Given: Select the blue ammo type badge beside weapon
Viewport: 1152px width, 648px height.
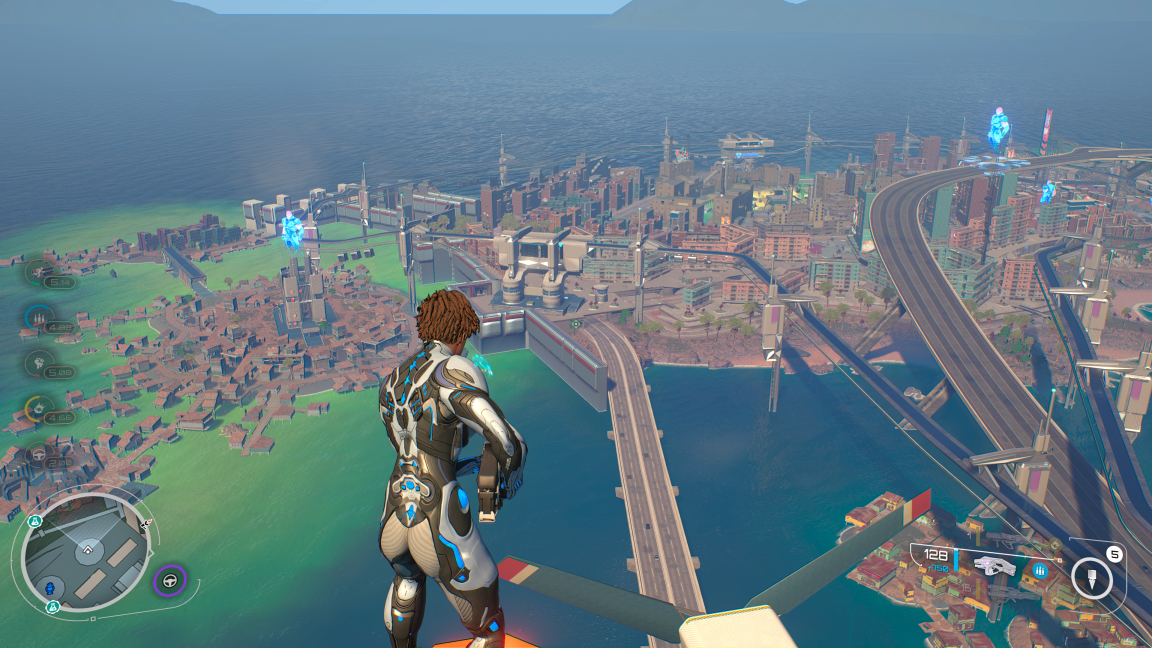Looking at the screenshot, I should click(1041, 570).
